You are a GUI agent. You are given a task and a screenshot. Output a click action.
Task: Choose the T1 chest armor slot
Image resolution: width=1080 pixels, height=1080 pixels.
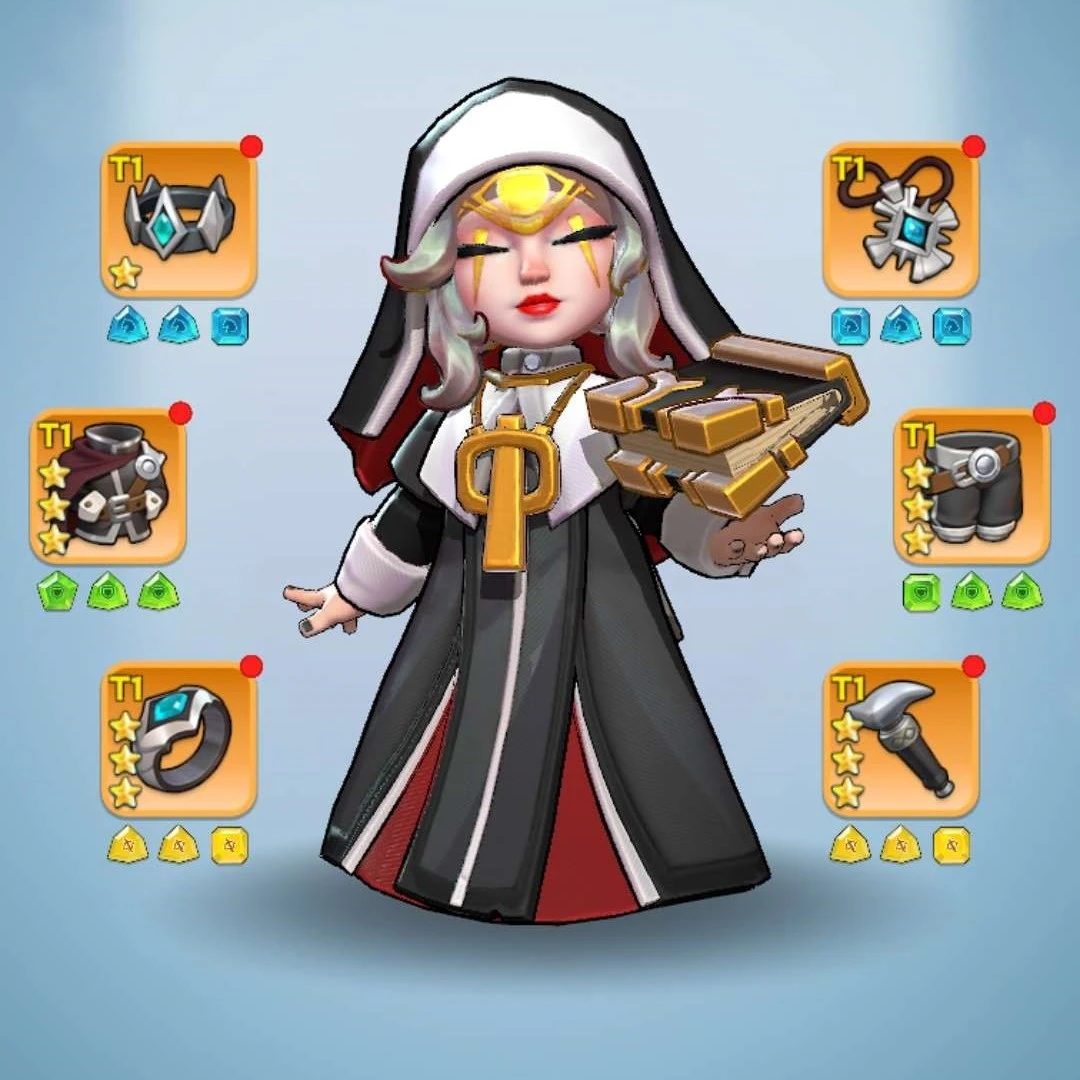[x=108, y=486]
